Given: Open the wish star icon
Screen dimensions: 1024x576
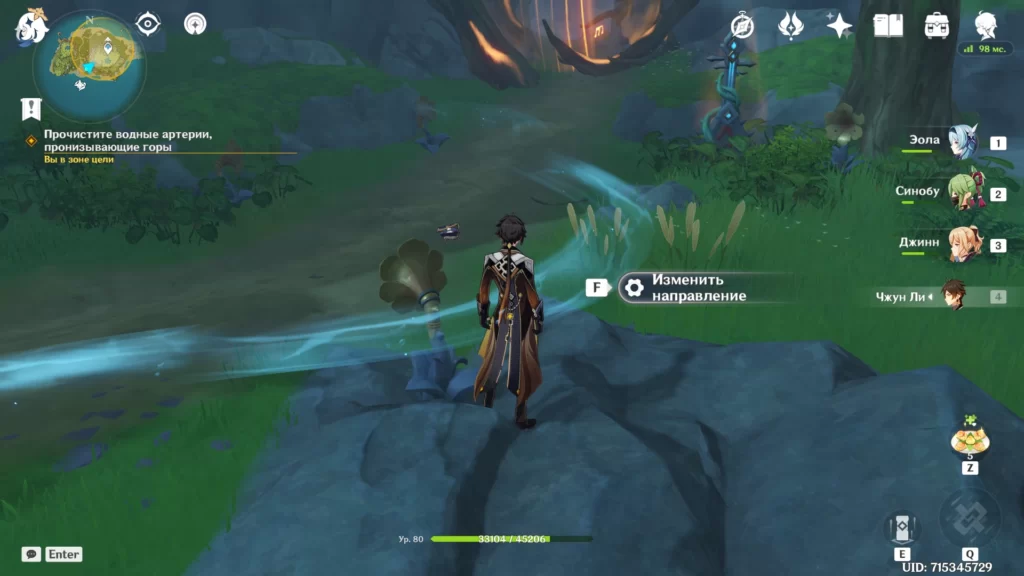Looking at the screenshot, I should pyautogui.click(x=839, y=26).
